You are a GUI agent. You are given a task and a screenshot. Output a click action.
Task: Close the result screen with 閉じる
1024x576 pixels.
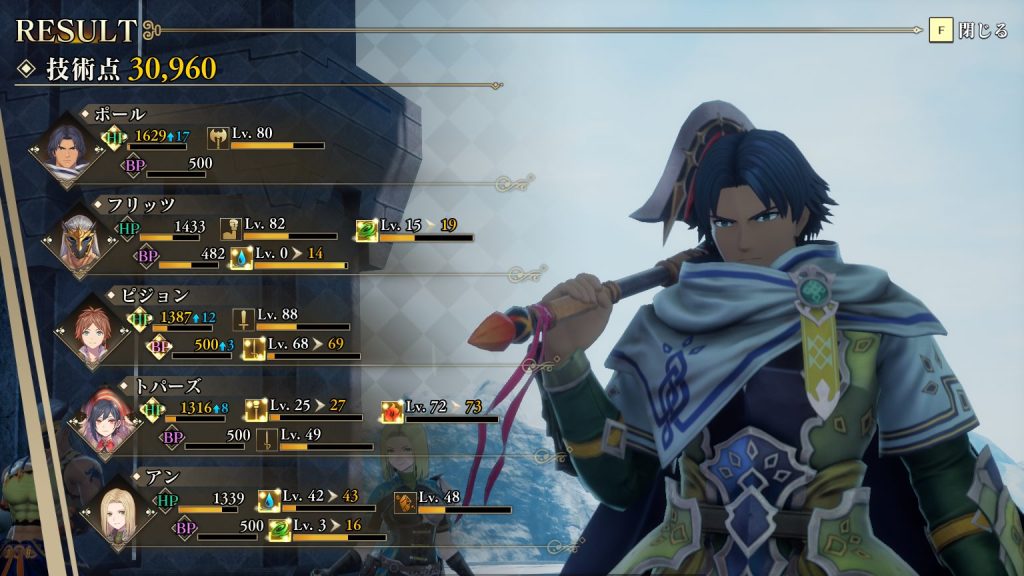click(968, 31)
